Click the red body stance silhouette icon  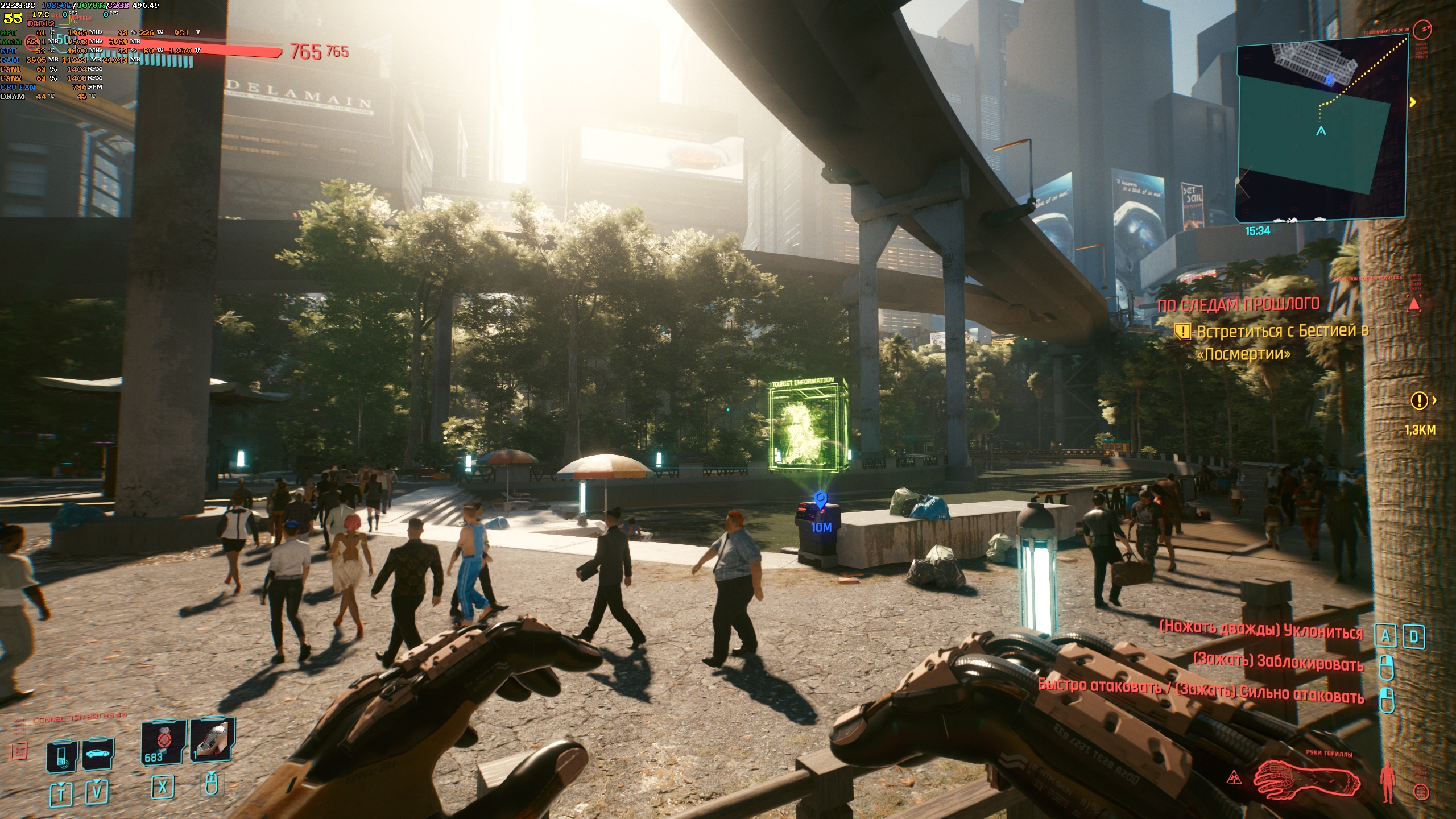click(x=1387, y=783)
